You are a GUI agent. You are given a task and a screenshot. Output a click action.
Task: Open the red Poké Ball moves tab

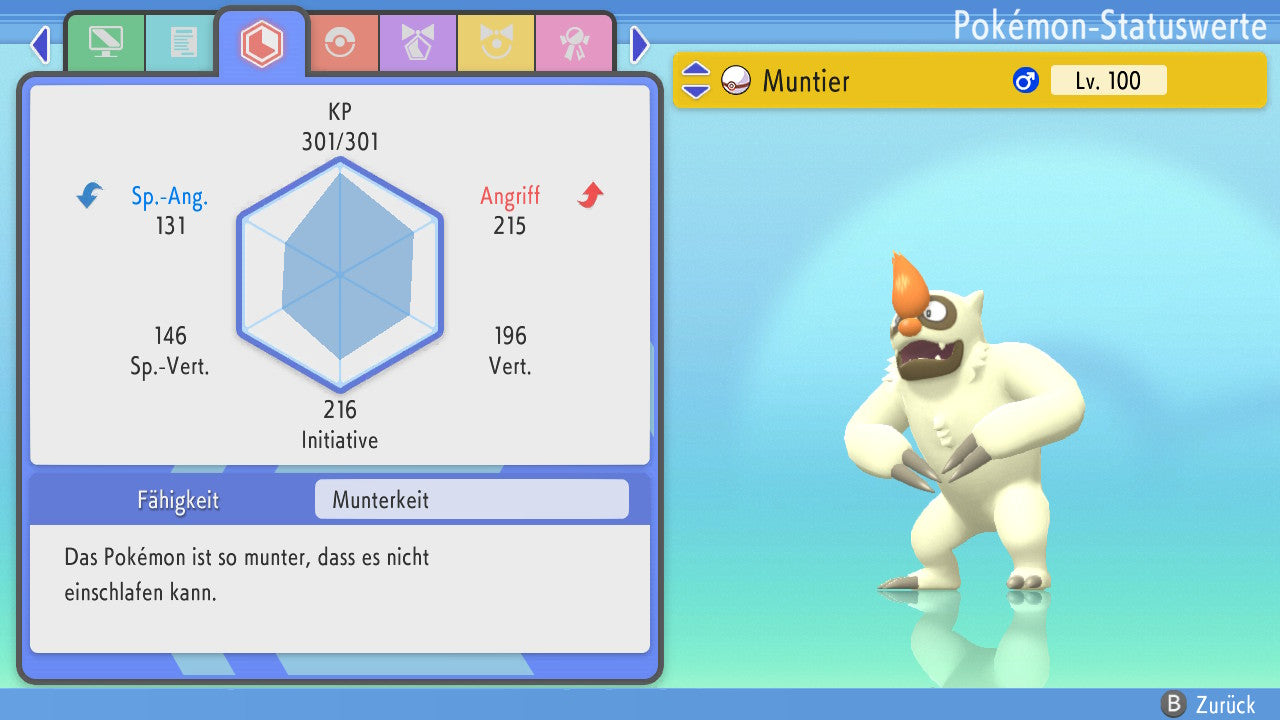[x=340, y=43]
